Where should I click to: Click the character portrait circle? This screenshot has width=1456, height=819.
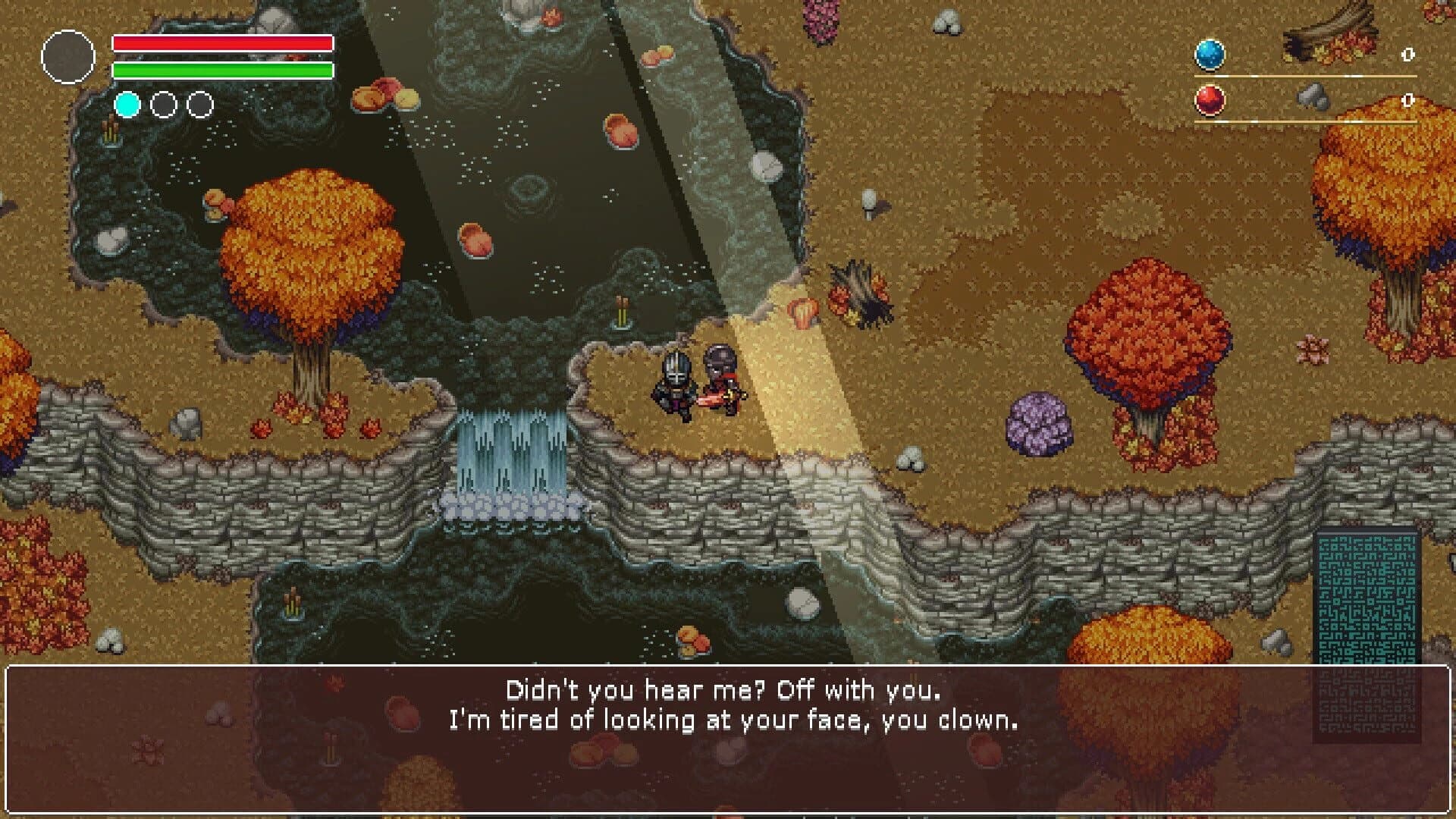click(71, 54)
